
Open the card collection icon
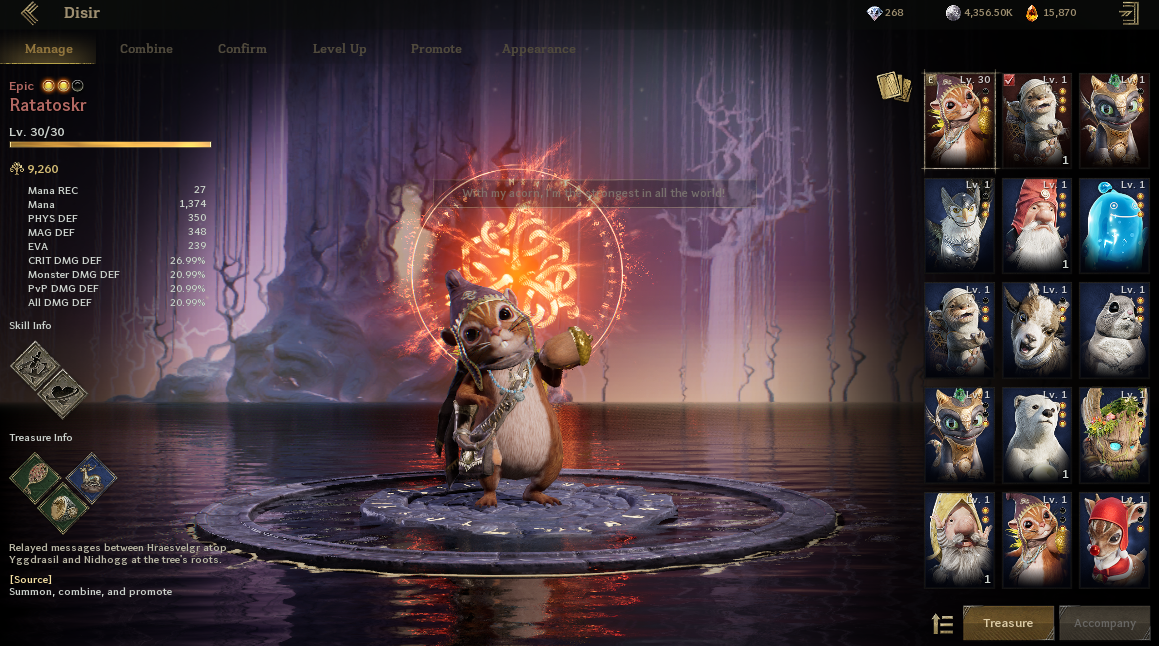pos(893,87)
